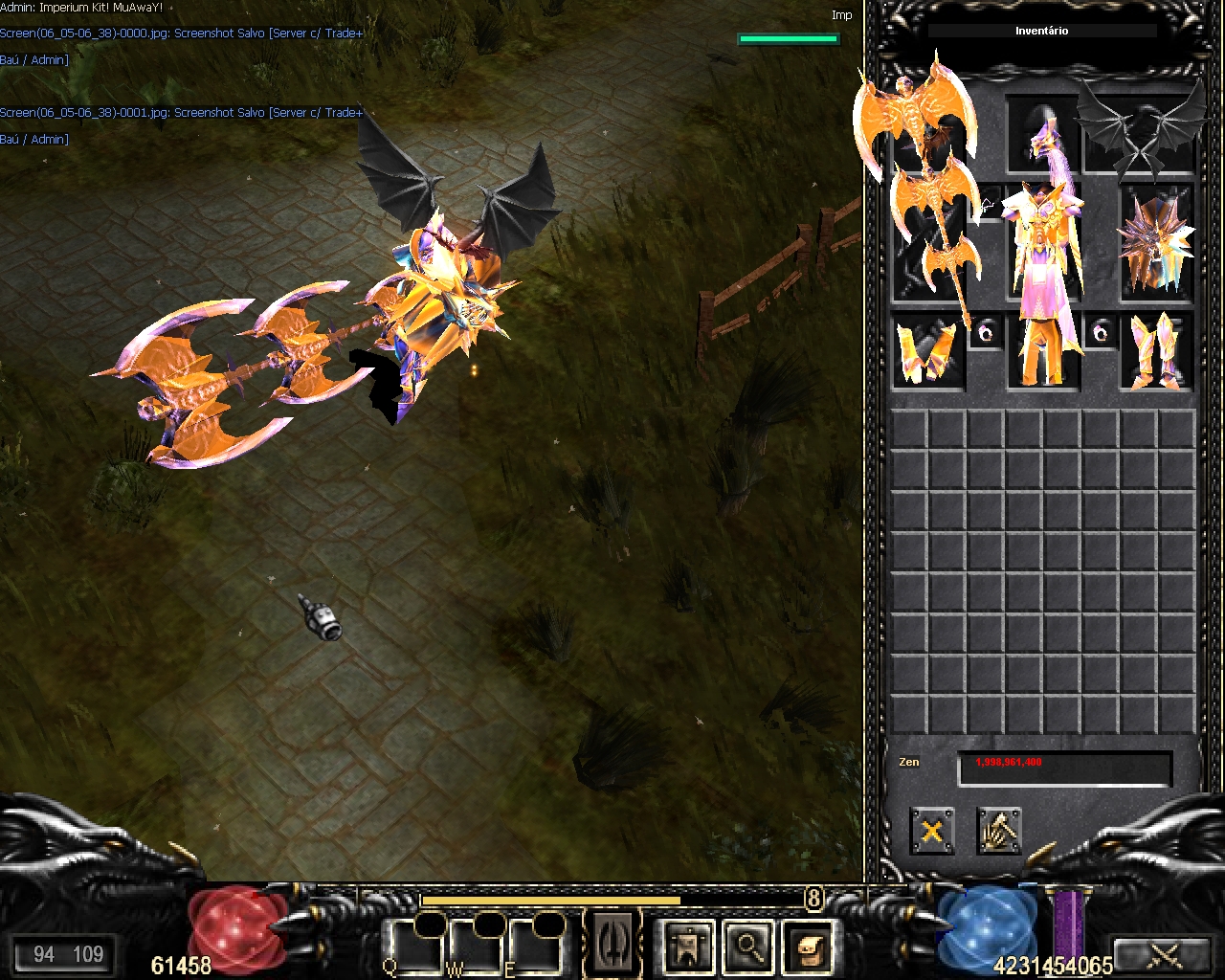Select the ring slot beside the gloves
Screen dimensions: 1225x980
[985, 332]
